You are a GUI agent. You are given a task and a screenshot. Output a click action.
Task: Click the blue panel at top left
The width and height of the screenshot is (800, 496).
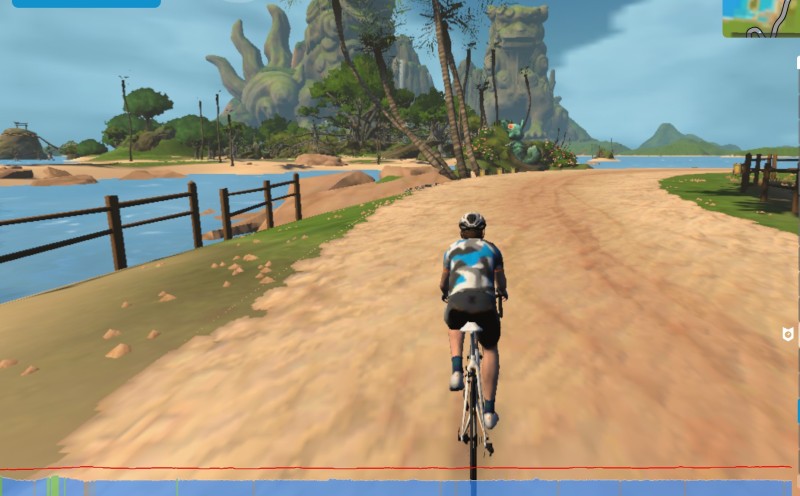86,3
